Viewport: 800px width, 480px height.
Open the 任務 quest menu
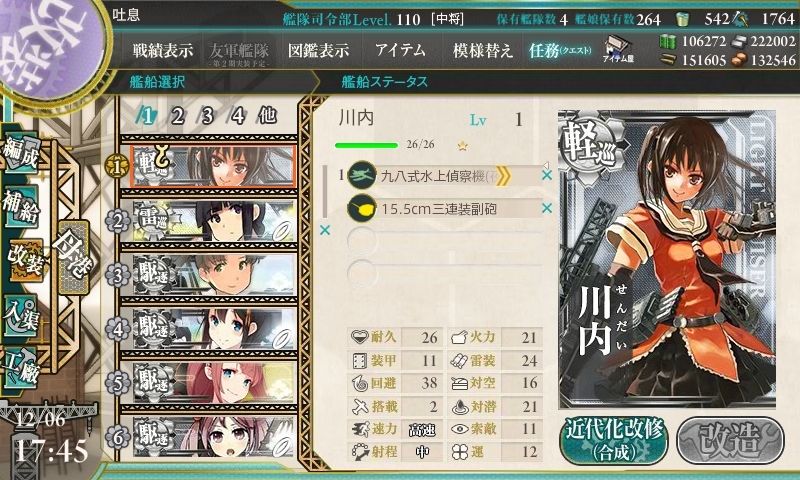[x=560, y=50]
